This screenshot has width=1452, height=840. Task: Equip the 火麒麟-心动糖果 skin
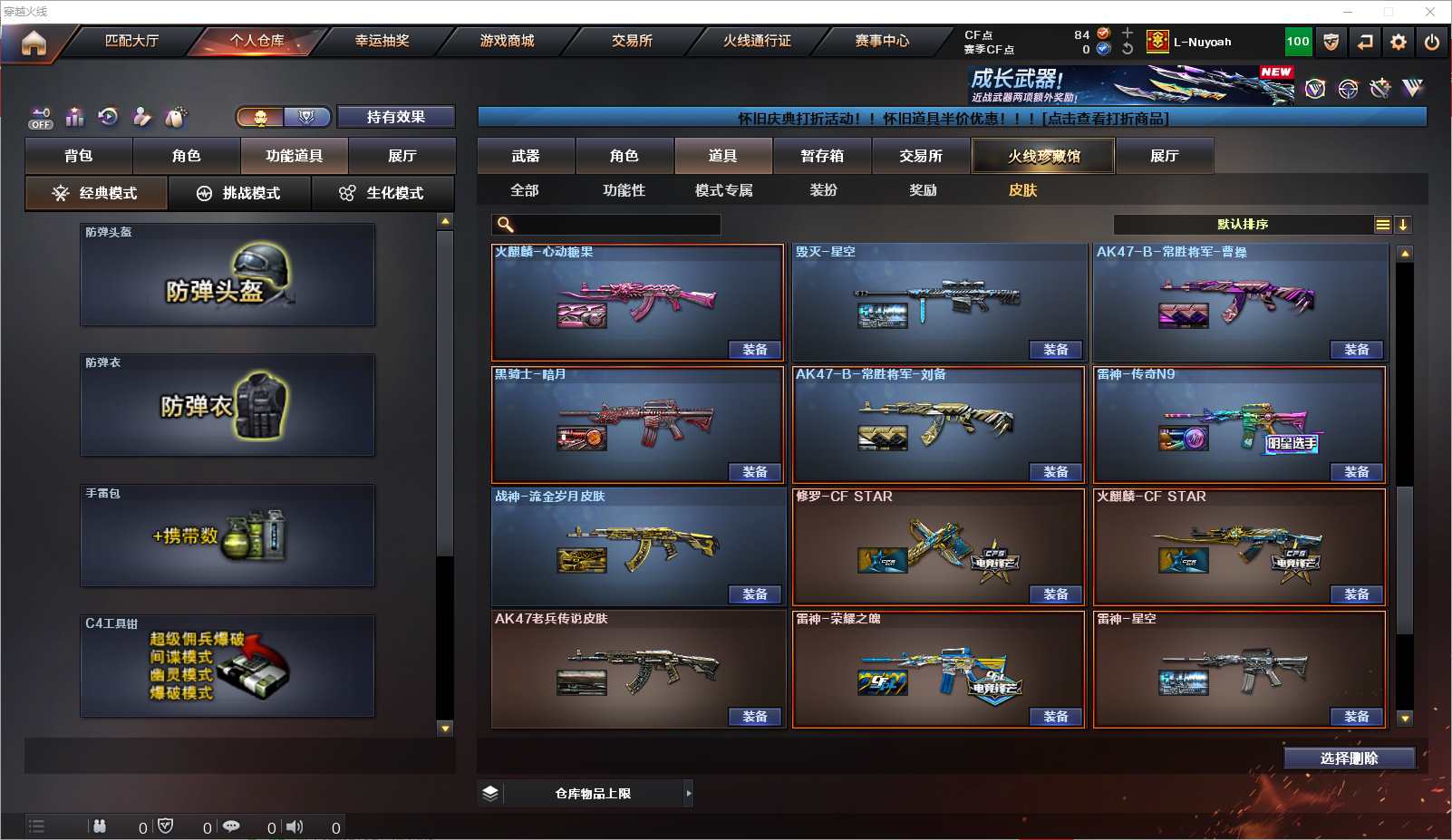click(754, 350)
